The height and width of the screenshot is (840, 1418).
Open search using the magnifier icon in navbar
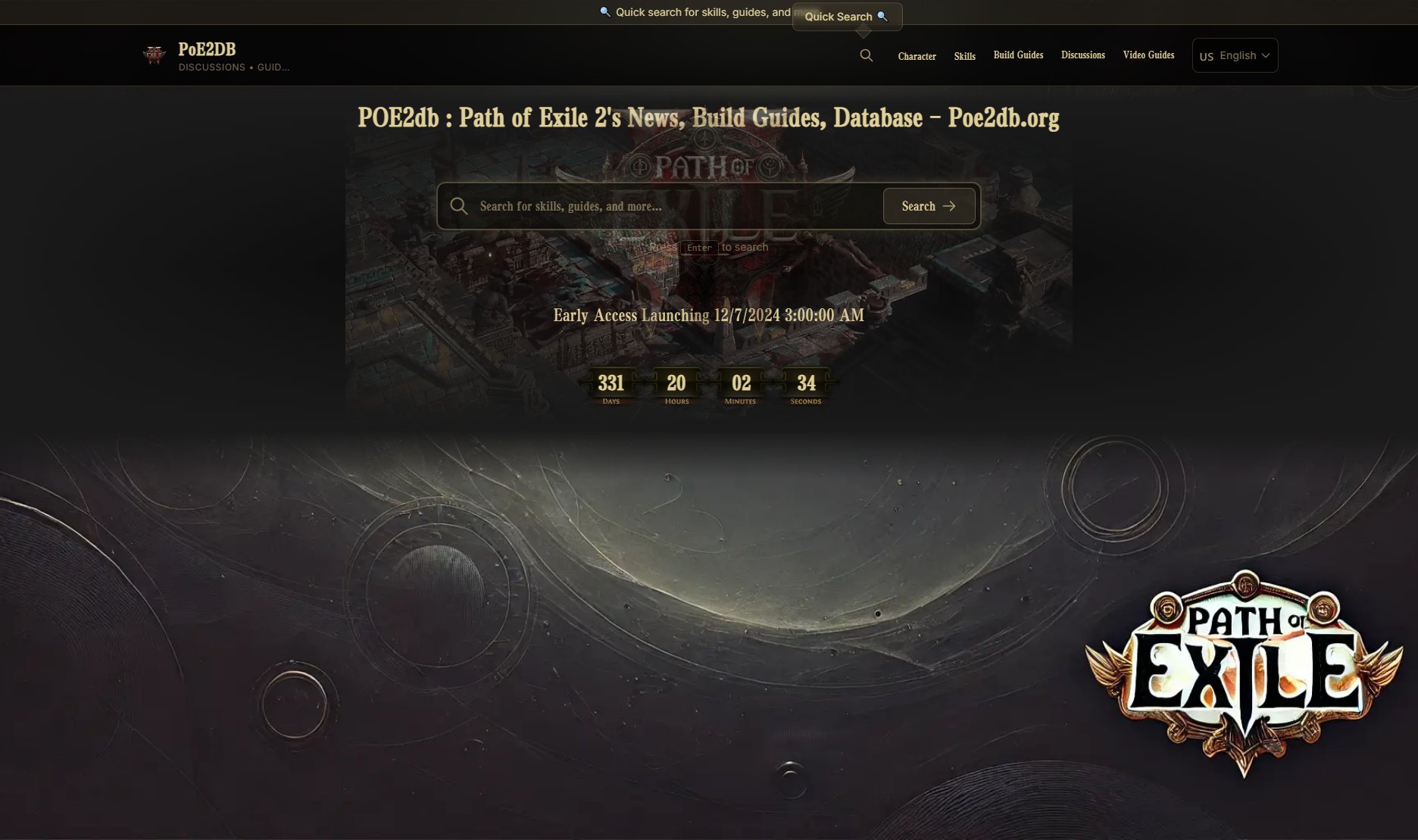pyautogui.click(x=866, y=55)
